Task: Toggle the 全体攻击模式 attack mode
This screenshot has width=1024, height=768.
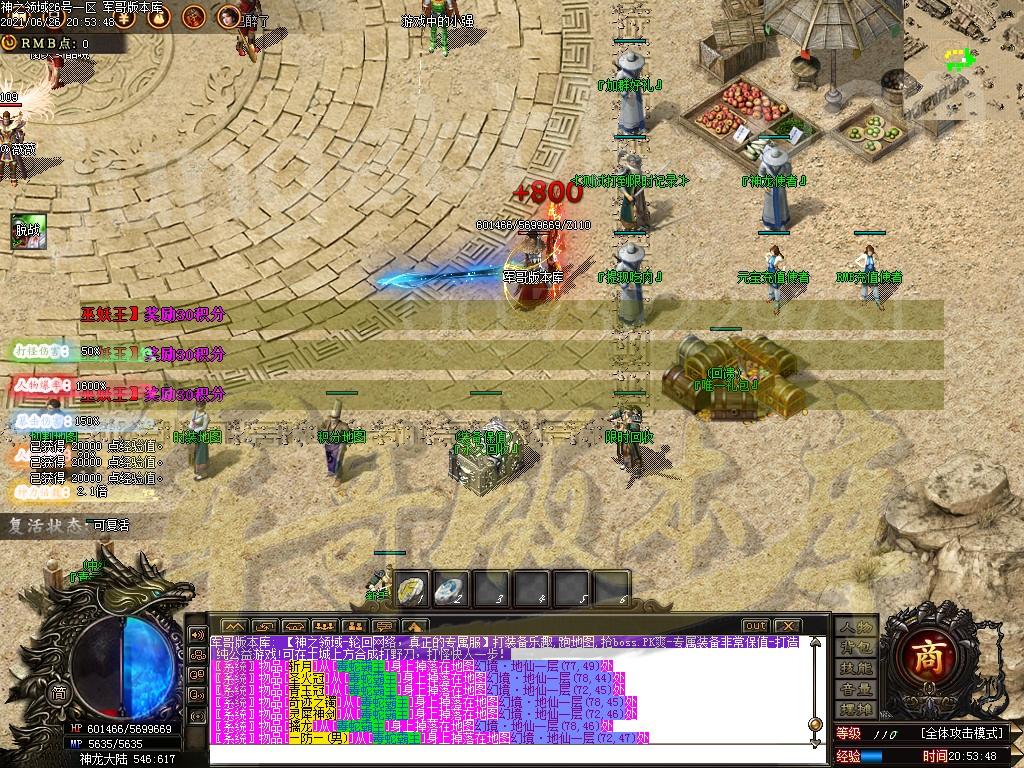Action: (x=963, y=734)
